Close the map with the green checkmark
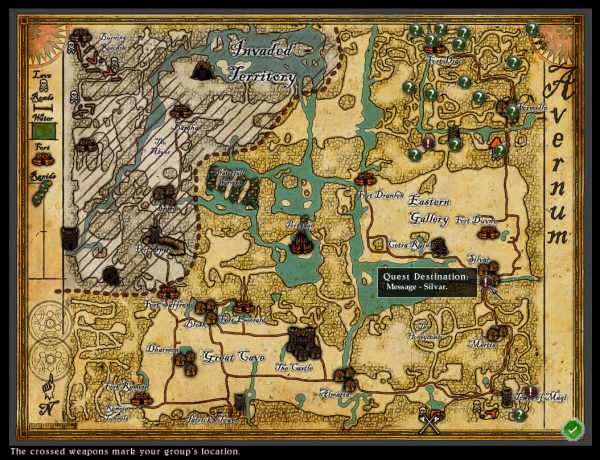Image resolution: width=600 pixels, height=460 pixels. pos(572,430)
